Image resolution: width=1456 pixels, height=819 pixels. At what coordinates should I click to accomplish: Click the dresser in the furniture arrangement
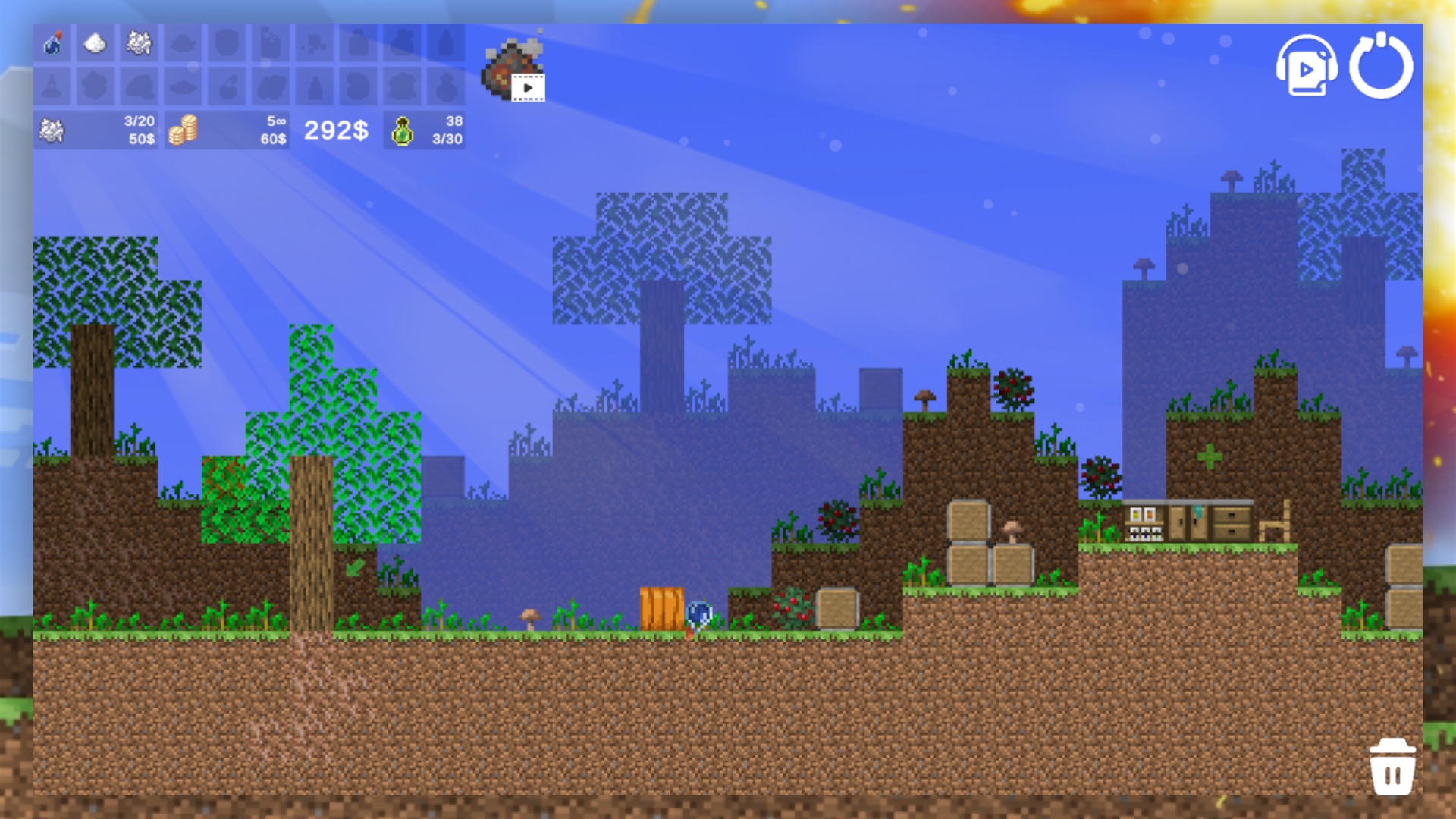1231,523
